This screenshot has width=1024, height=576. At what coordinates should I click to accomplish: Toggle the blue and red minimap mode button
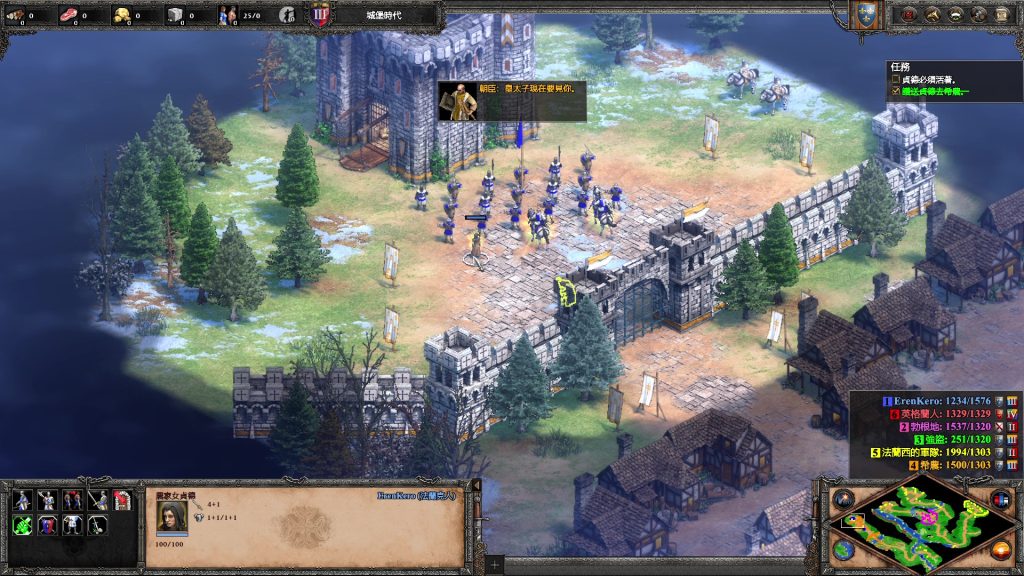pos(1001,498)
